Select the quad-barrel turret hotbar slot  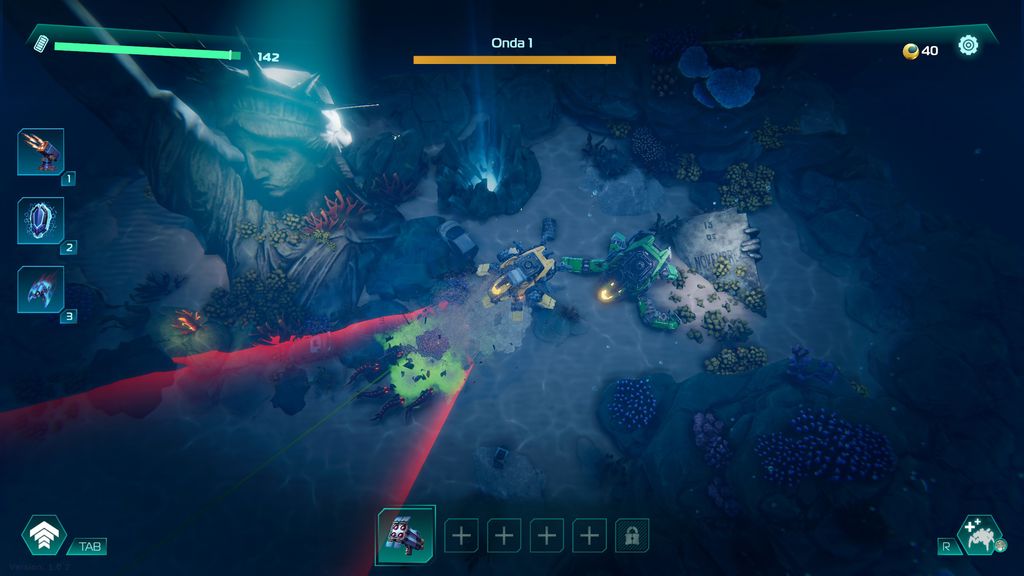(x=406, y=535)
